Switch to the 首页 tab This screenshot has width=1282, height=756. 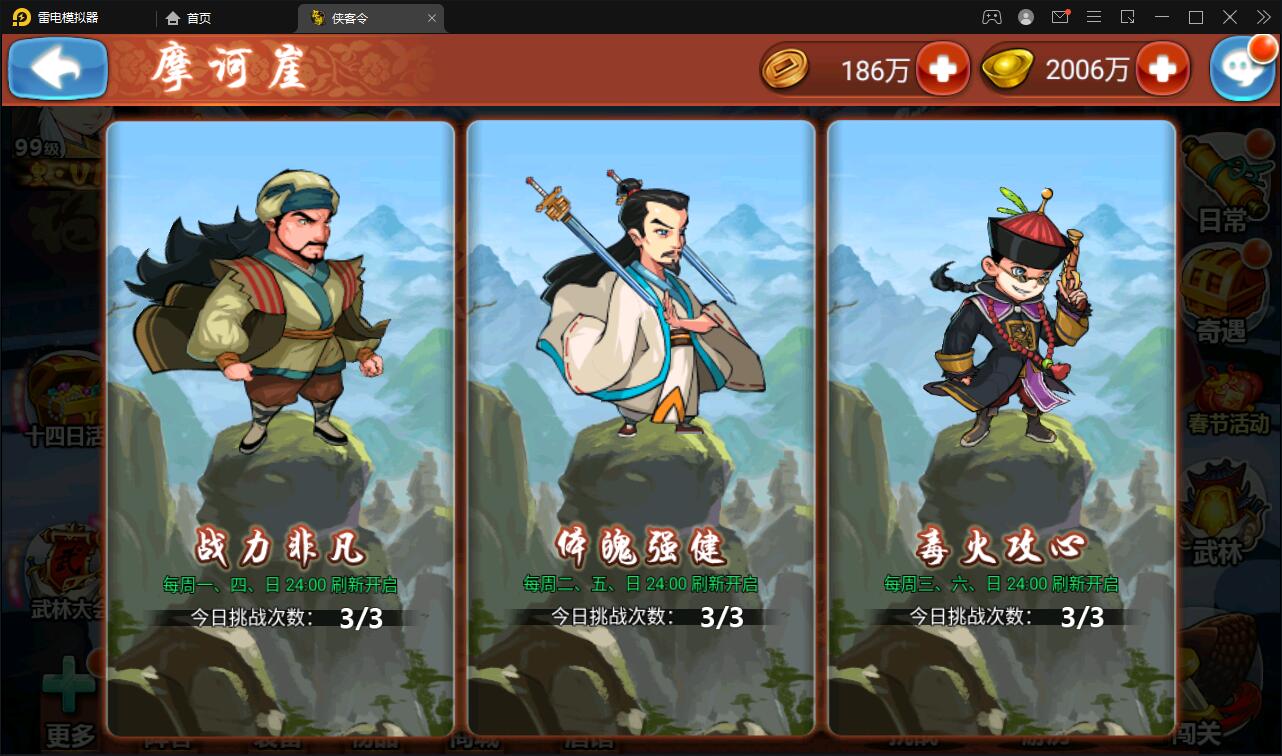(190, 17)
